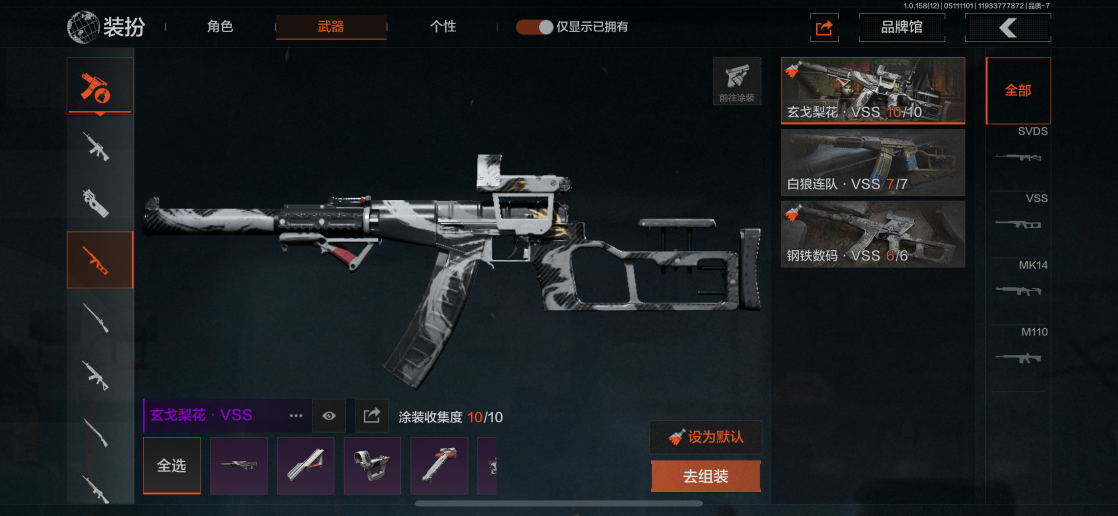Select MK14 in the weapon list
Screen dimensions: 1118x516
coord(1018,282)
